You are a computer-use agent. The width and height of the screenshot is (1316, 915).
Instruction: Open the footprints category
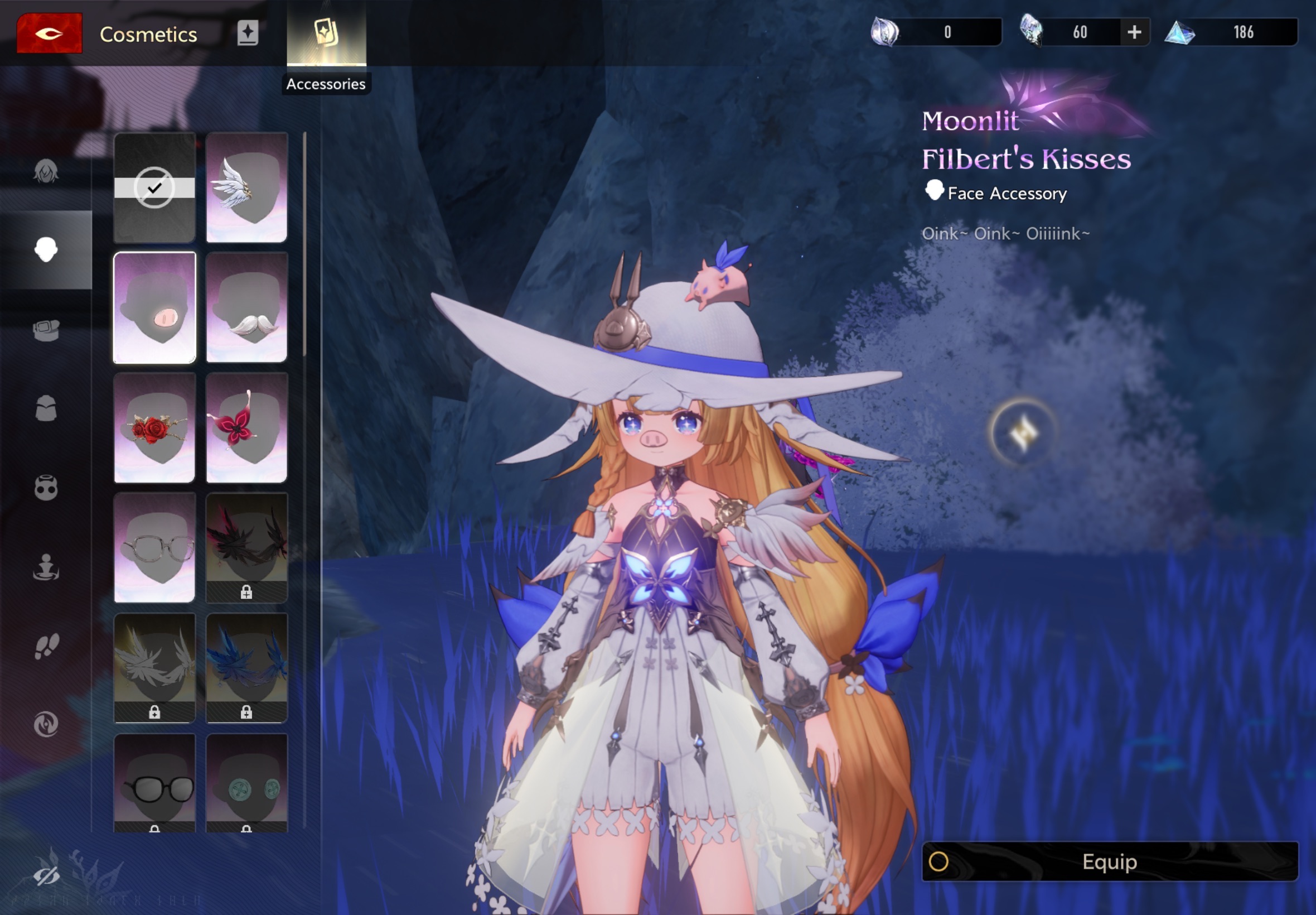[x=46, y=646]
